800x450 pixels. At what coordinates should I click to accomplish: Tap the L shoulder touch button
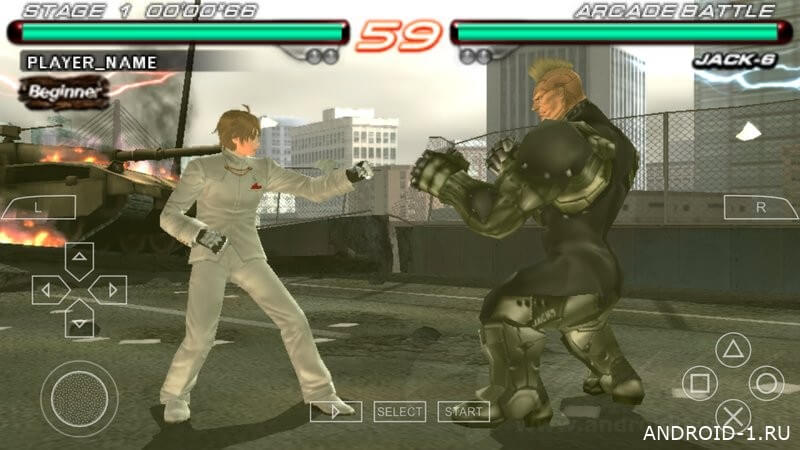pyautogui.click(x=37, y=208)
